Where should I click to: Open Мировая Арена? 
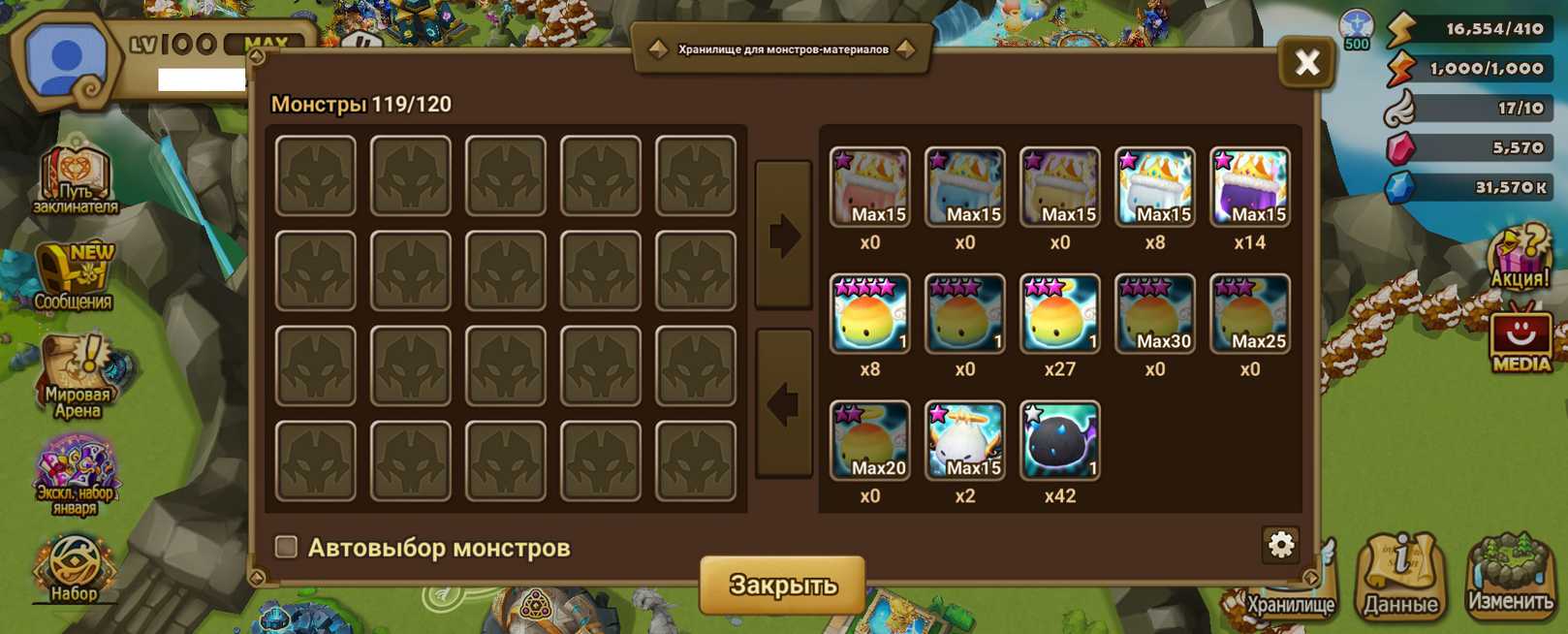[78, 376]
